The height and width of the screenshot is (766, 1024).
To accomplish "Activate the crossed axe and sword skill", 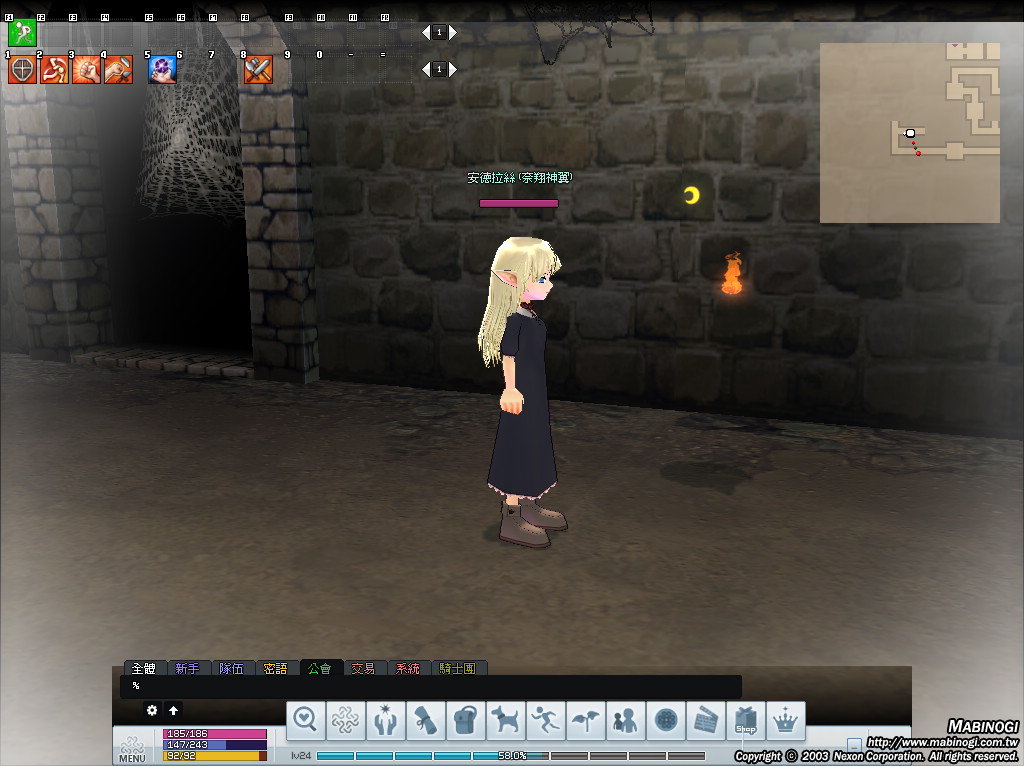I will pyautogui.click(x=258, y=70).
